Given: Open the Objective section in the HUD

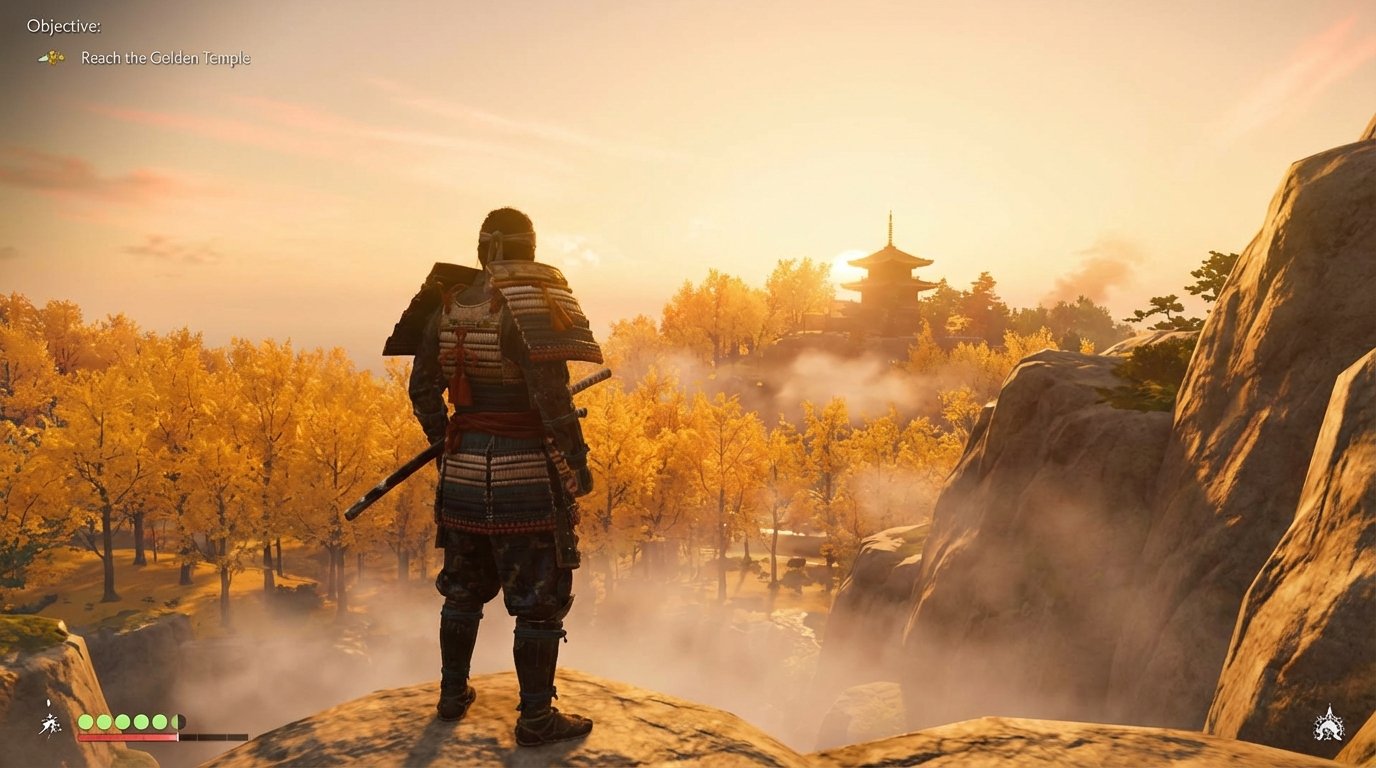Looking at the screenshot, I should point(63,26).
